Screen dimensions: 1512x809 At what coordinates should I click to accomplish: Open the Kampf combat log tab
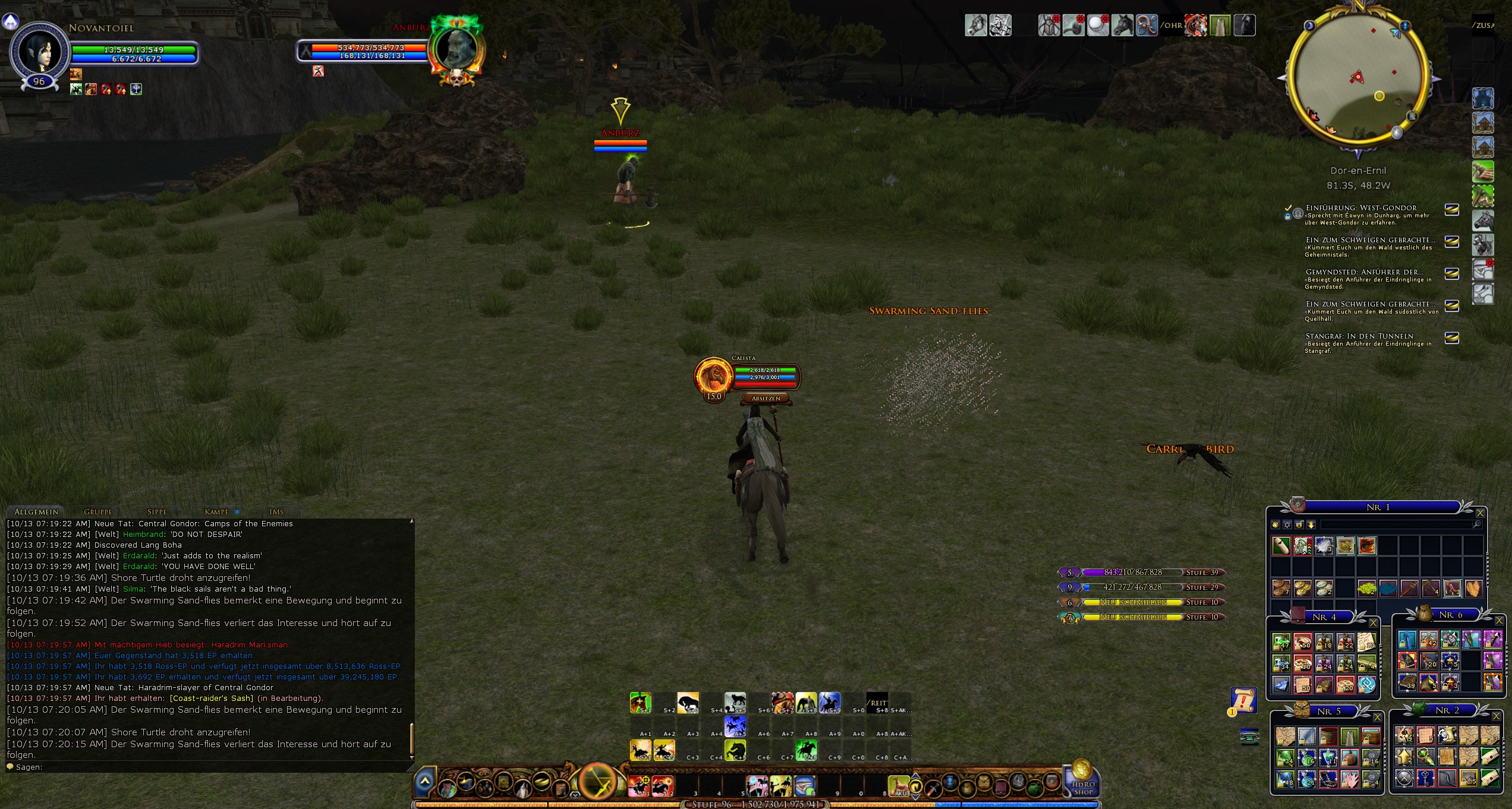[x=216, y=511]
